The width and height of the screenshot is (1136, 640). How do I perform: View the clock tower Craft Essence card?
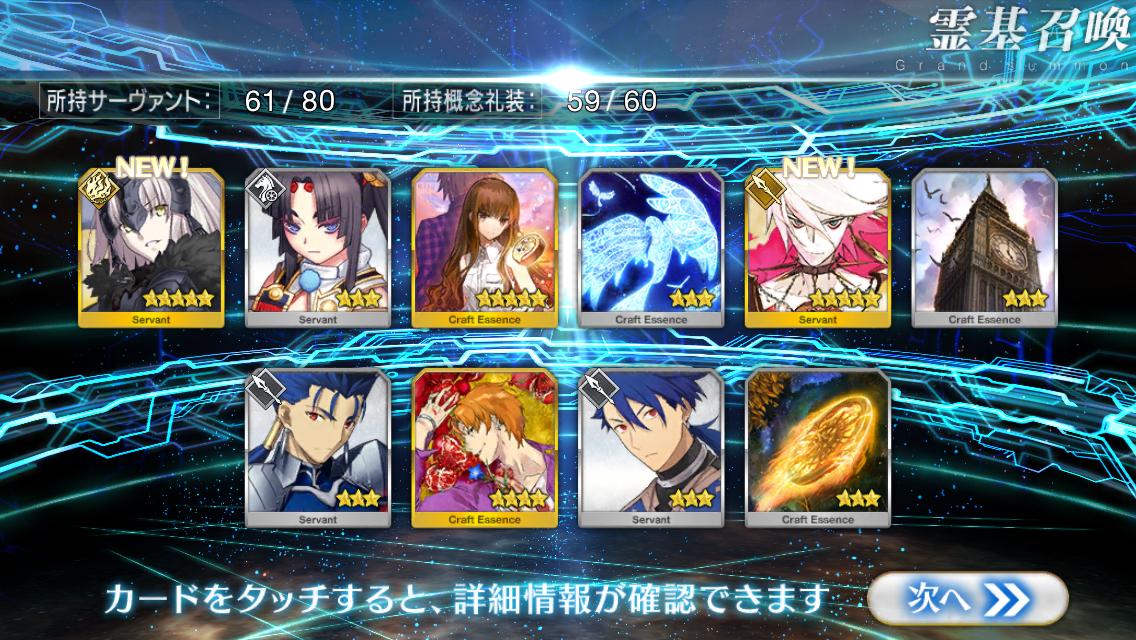coord(984,247)
